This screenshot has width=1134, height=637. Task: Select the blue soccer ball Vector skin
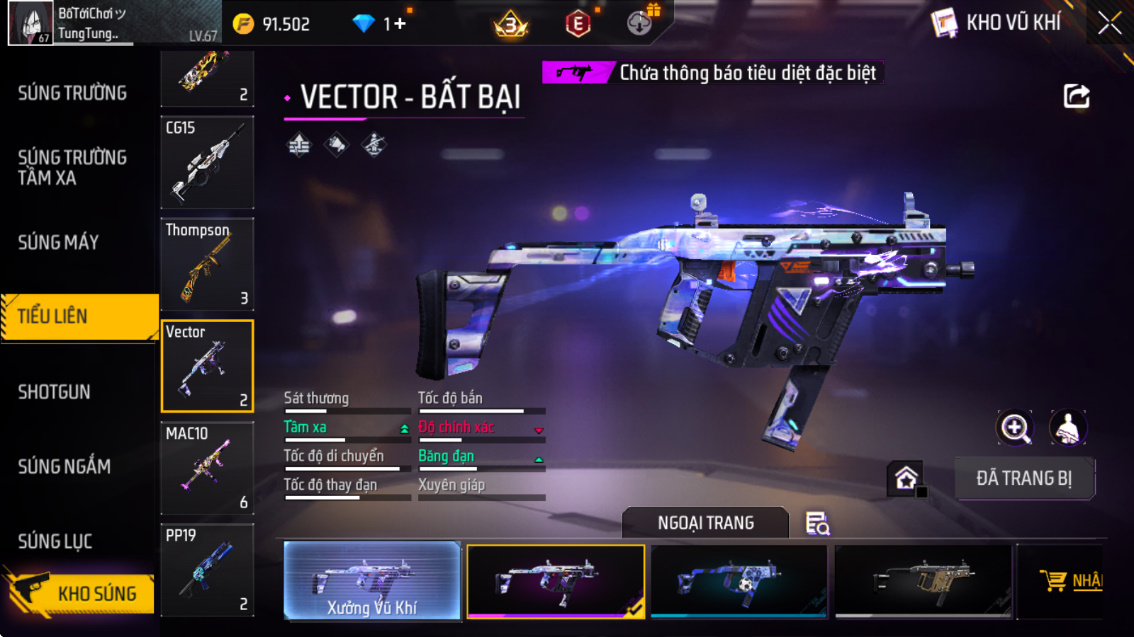pyautogui.click(x=738, y=580)
